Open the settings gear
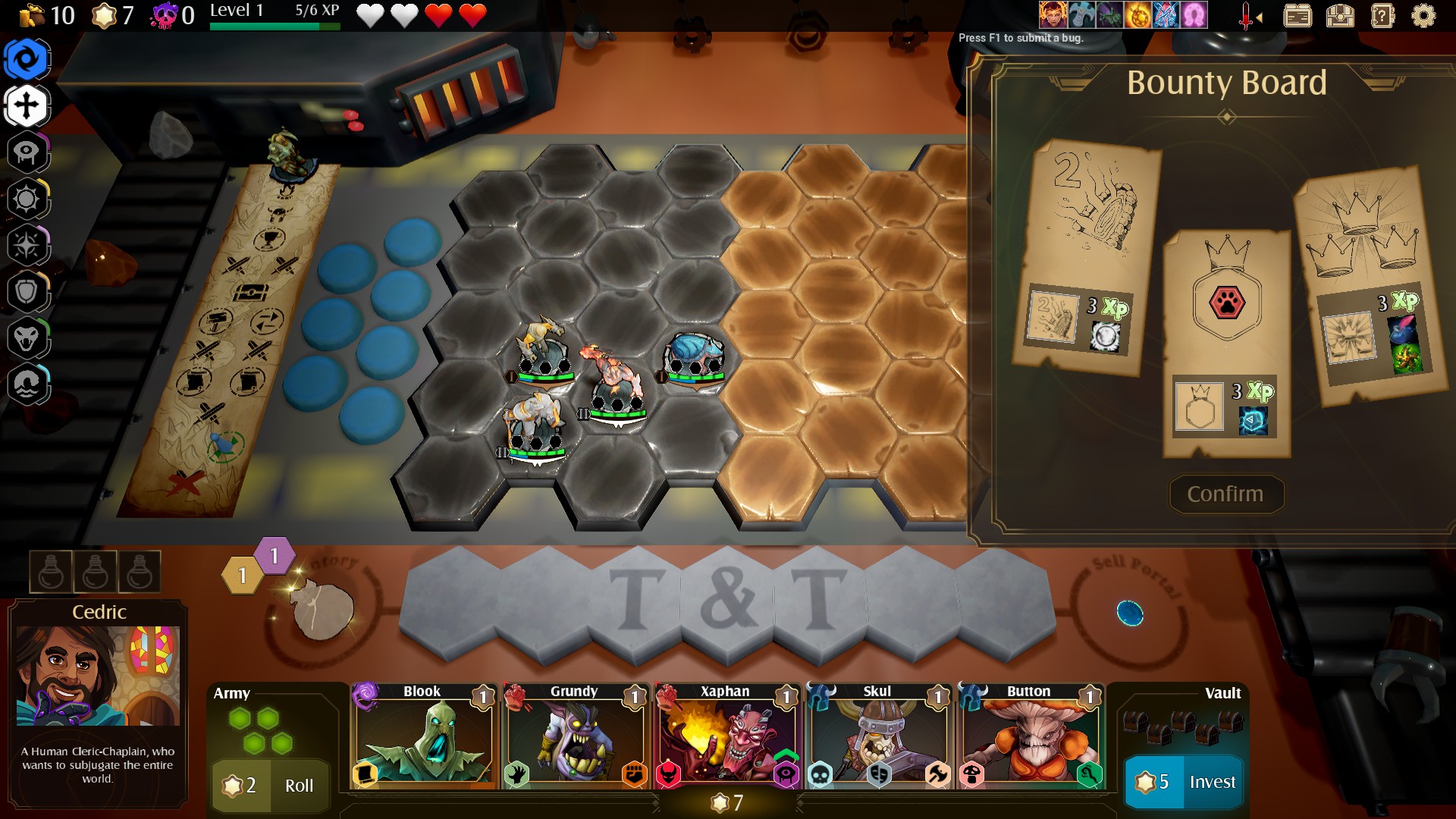The image size is (1456, 819). tap(1423, 16)
